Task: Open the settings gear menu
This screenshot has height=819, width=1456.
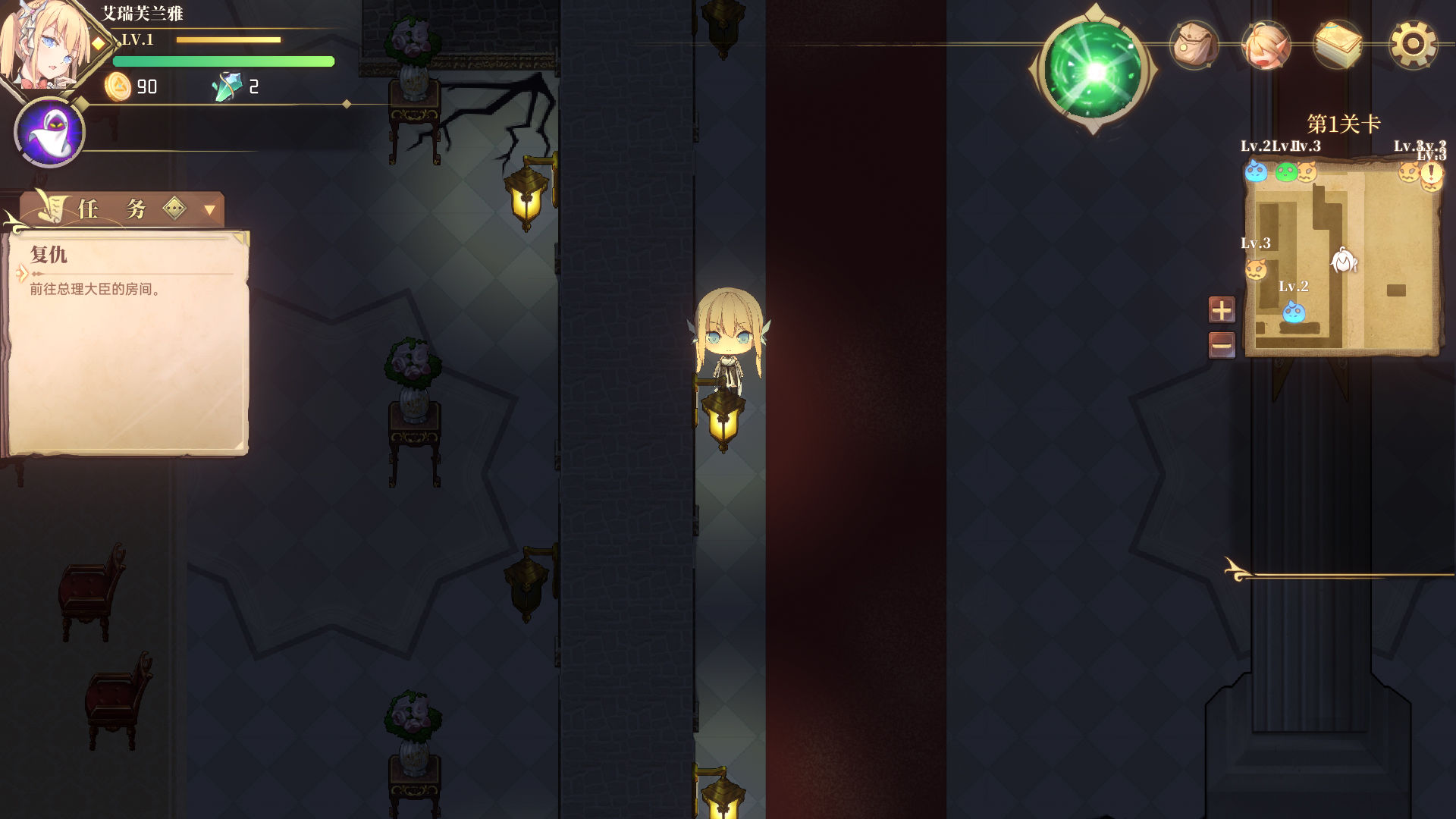Action: (x=1412, y=44)
